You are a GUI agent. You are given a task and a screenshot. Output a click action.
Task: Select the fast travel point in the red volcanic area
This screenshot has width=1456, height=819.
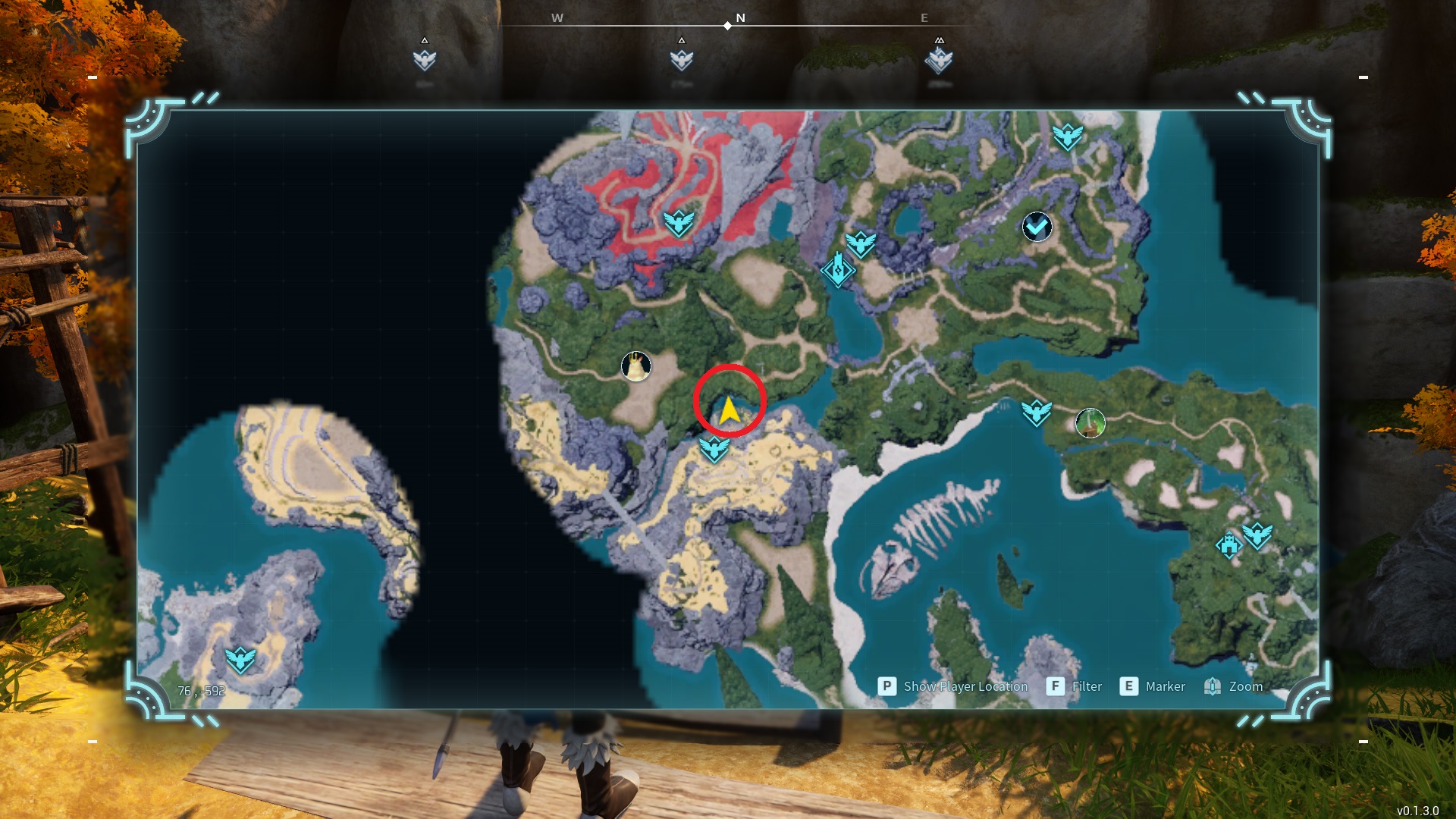[679, 223]
